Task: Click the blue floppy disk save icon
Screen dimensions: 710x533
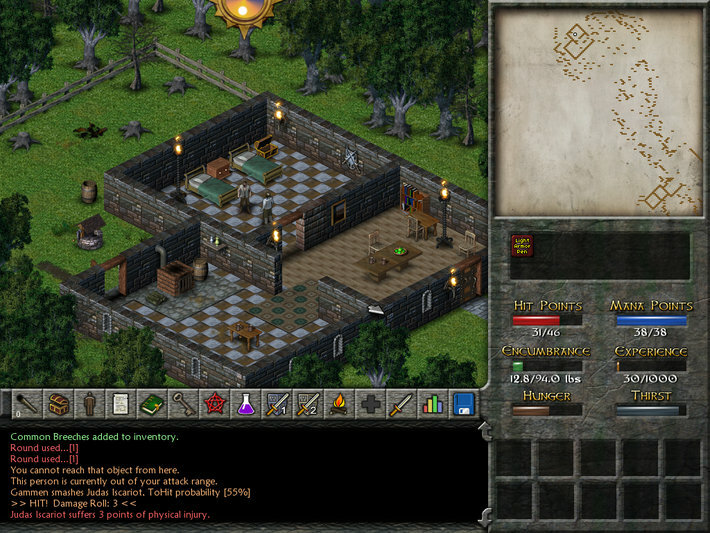Action: point(462,404)
